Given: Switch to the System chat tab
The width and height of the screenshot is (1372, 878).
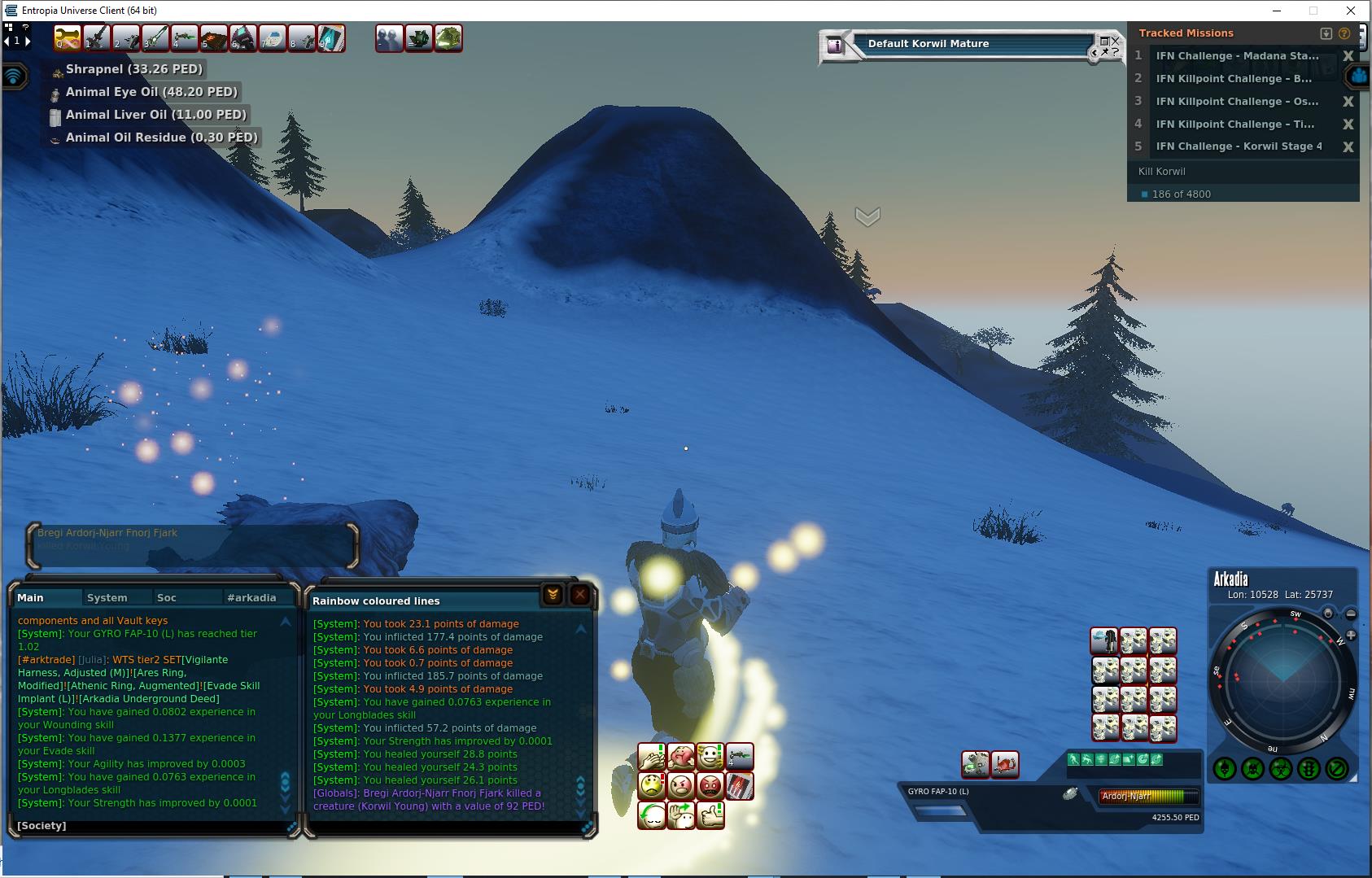Looking at the screenshot, I should point(107,597).
